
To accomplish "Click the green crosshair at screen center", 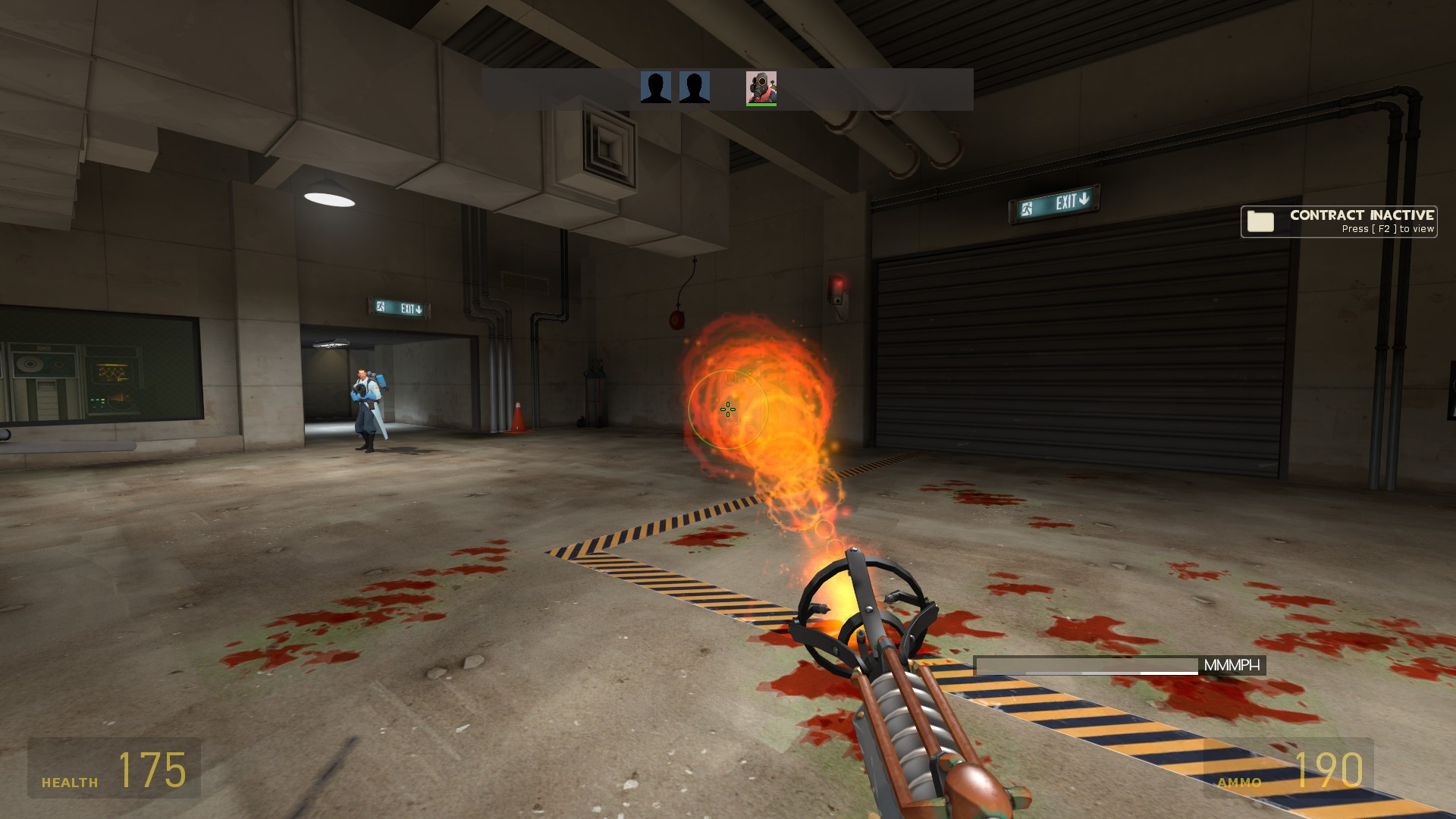I will pos(727,409).
